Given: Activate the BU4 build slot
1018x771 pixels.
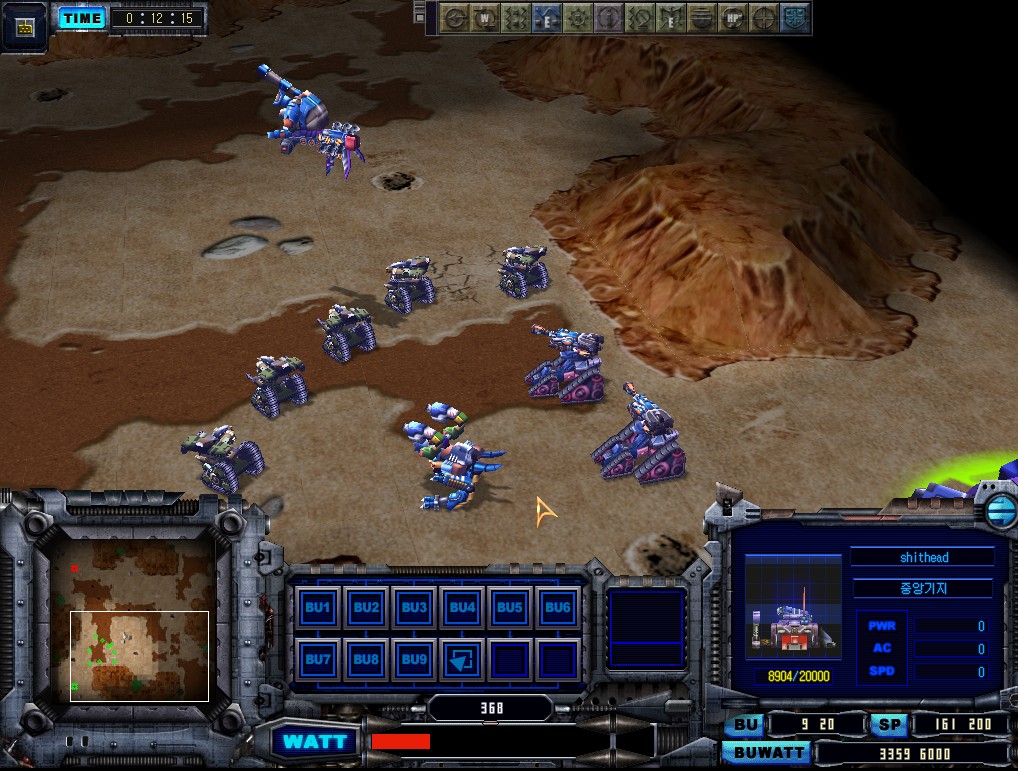Looking at the screenshot, I should [x=462, y=607].
